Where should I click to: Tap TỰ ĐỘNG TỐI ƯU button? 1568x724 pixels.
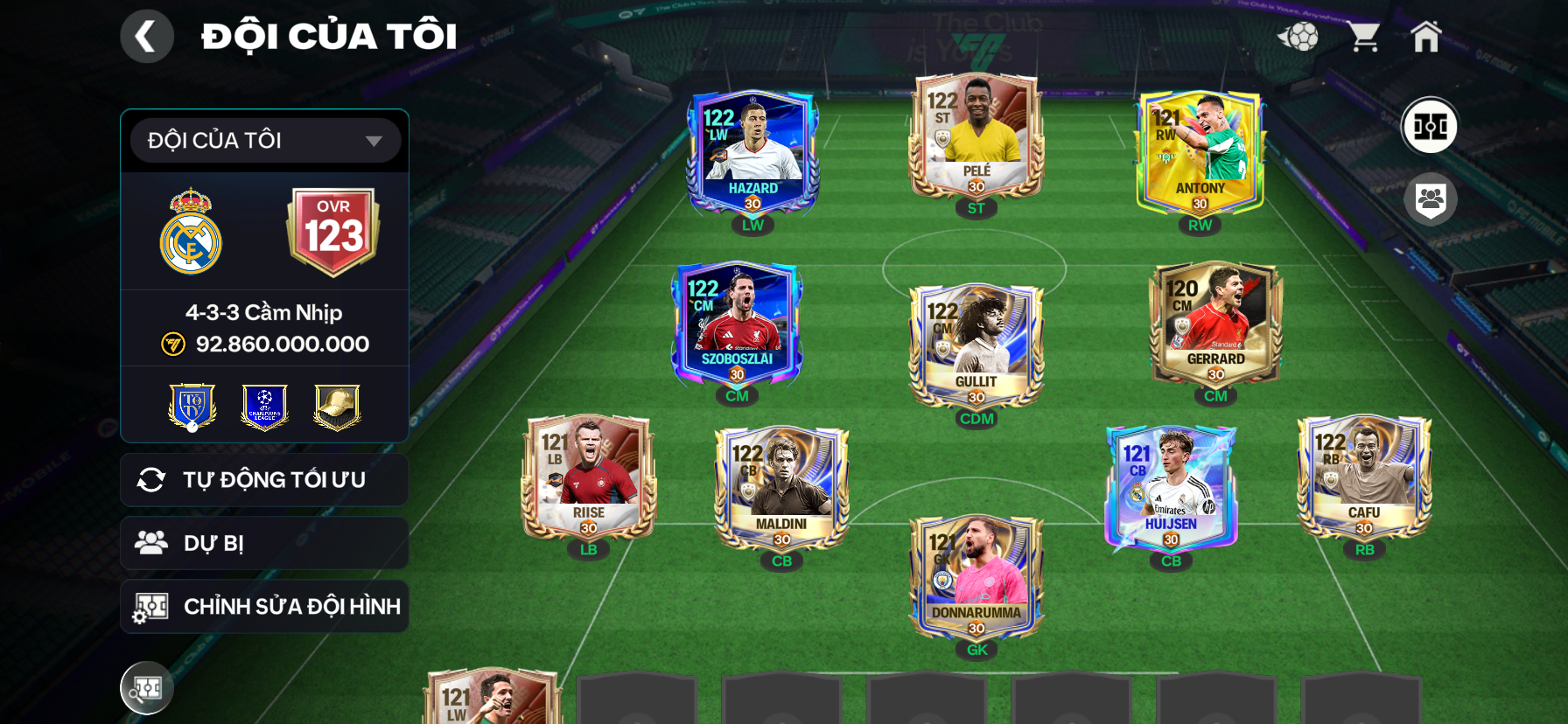[x=264, y=480]
